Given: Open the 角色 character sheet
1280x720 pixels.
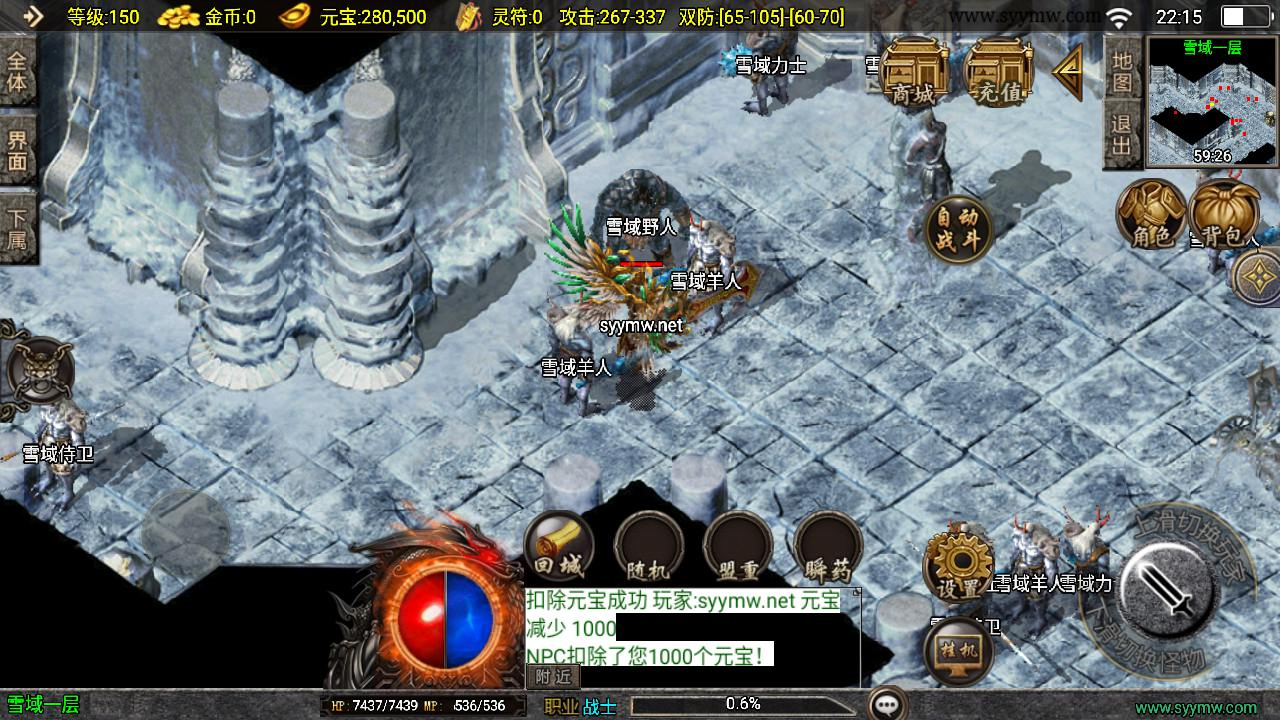Looking at the screenshot, I should click(1151, 214).
